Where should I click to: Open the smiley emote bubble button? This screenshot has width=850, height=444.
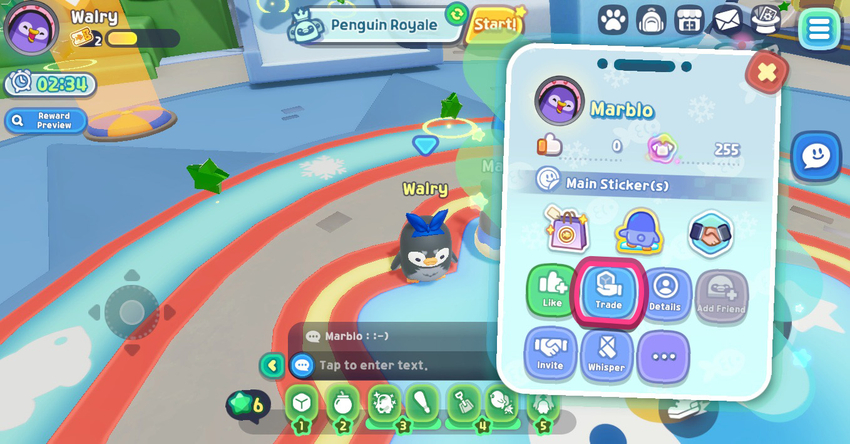(x=816, y=156)
